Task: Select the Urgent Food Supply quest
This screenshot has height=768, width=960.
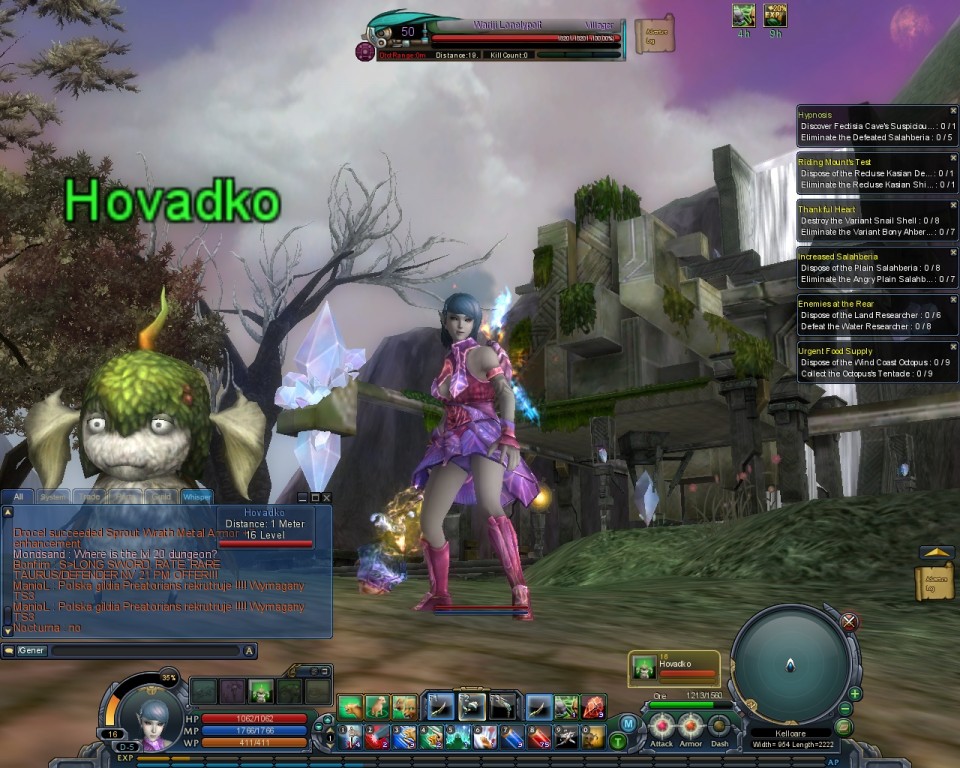Action: pyautogui.click(x=835, y=351)
